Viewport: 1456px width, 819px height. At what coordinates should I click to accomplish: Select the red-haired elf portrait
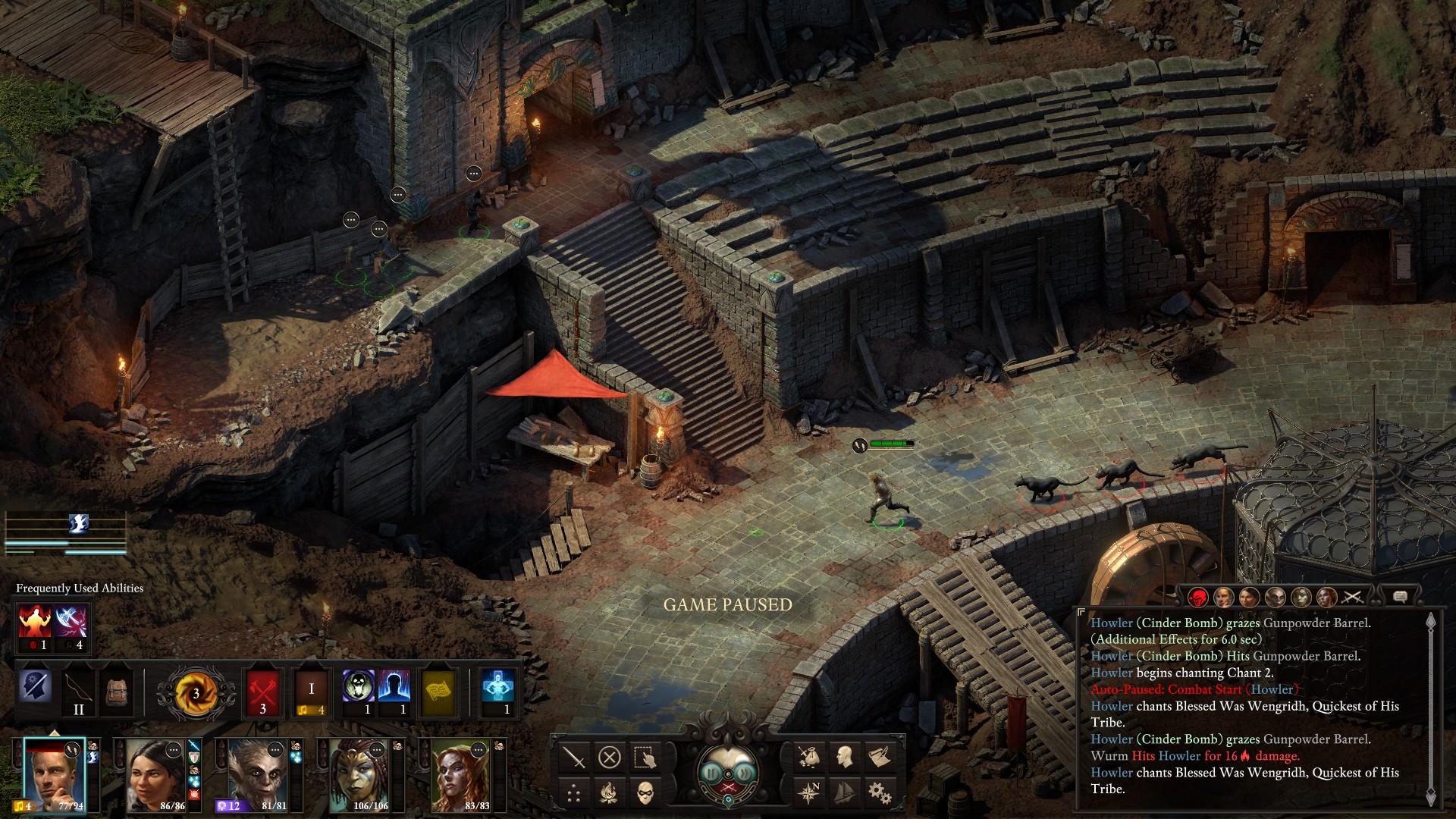click(x=460, y=775)
